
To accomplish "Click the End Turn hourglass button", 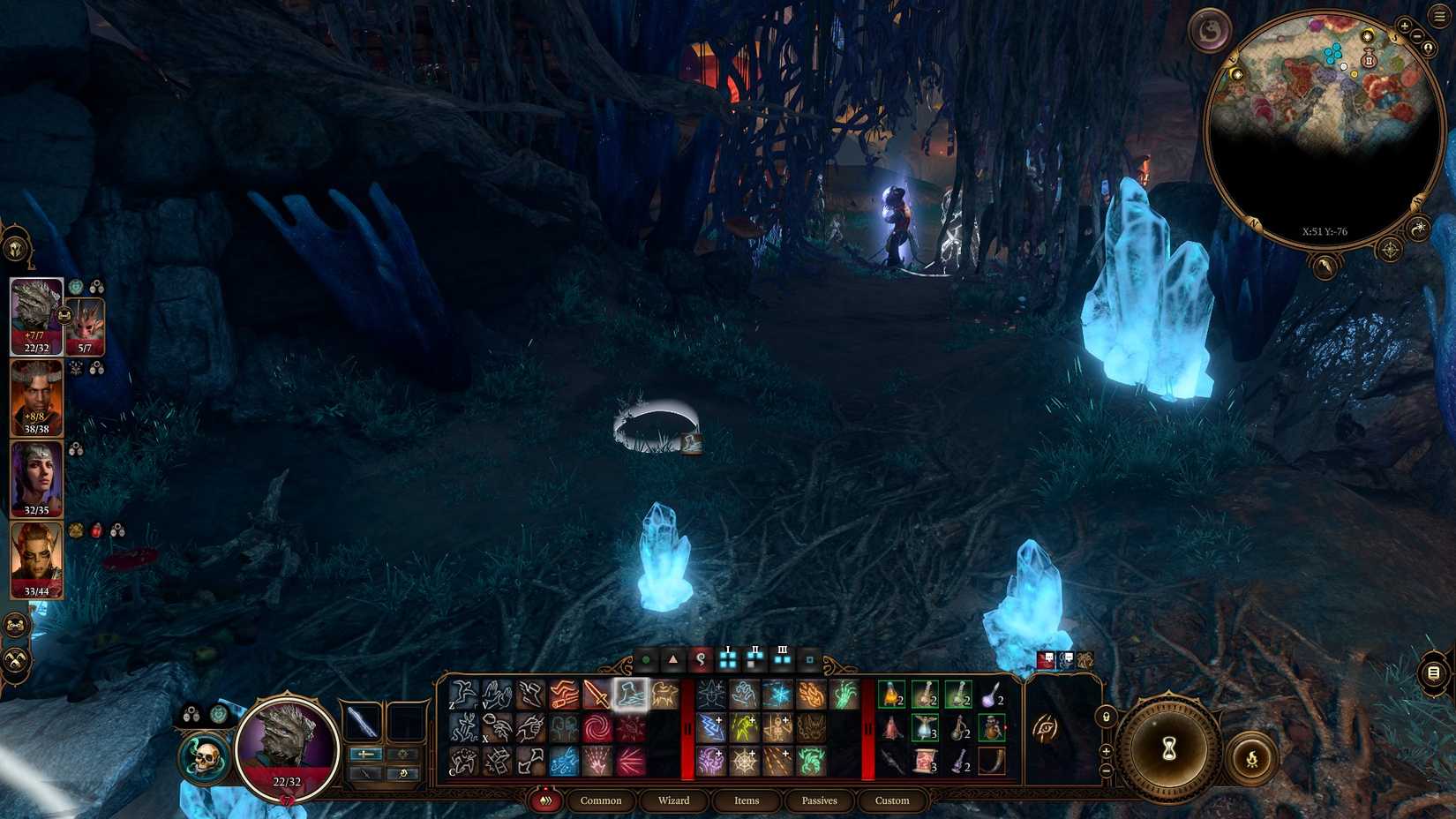I will (1169, 748).
